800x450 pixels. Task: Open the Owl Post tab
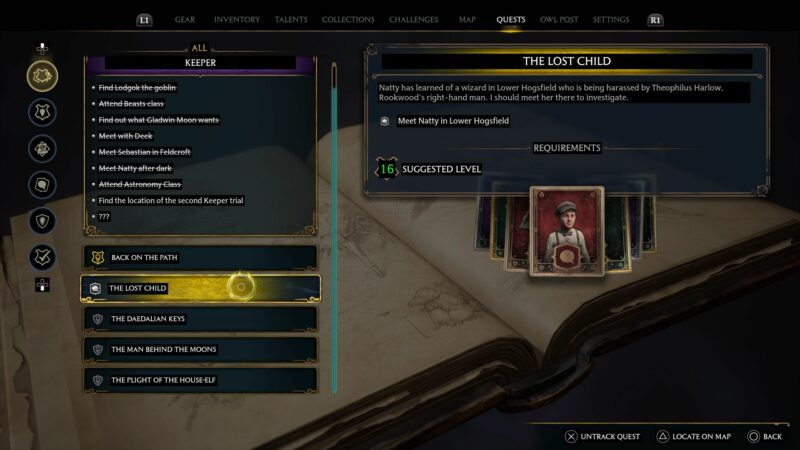click(560, 19)
